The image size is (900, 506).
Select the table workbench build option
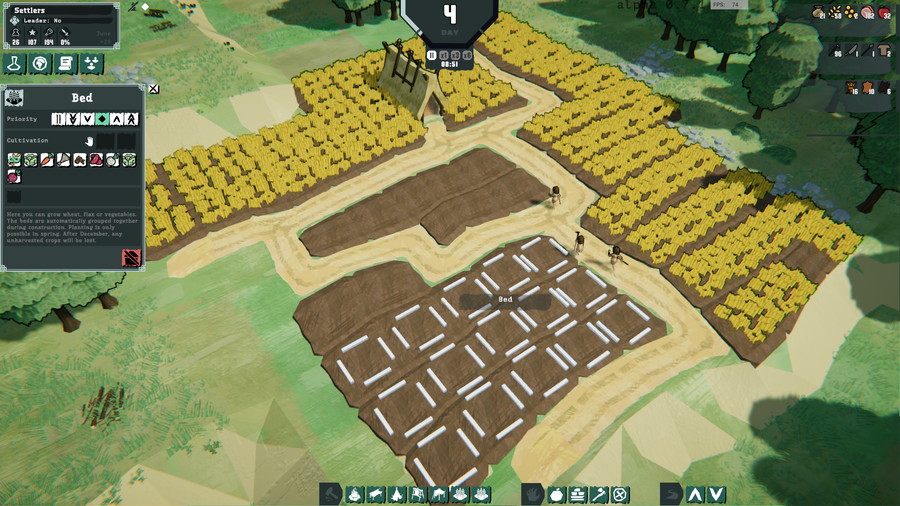click(x=375, y=494)
